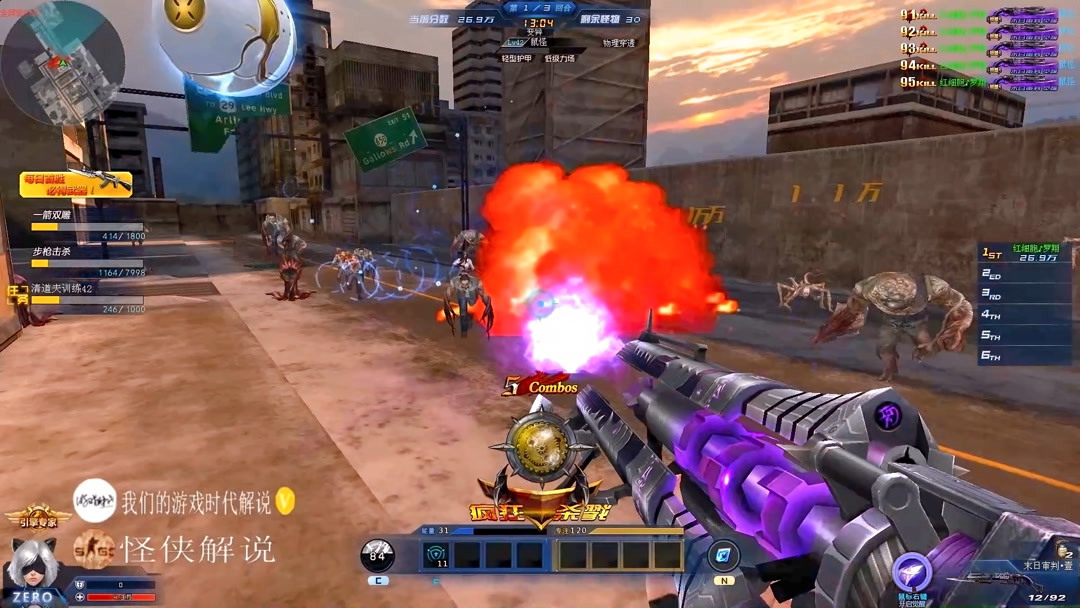Open the 我们的游戏时代解说 channel avatar

(95, 501)
